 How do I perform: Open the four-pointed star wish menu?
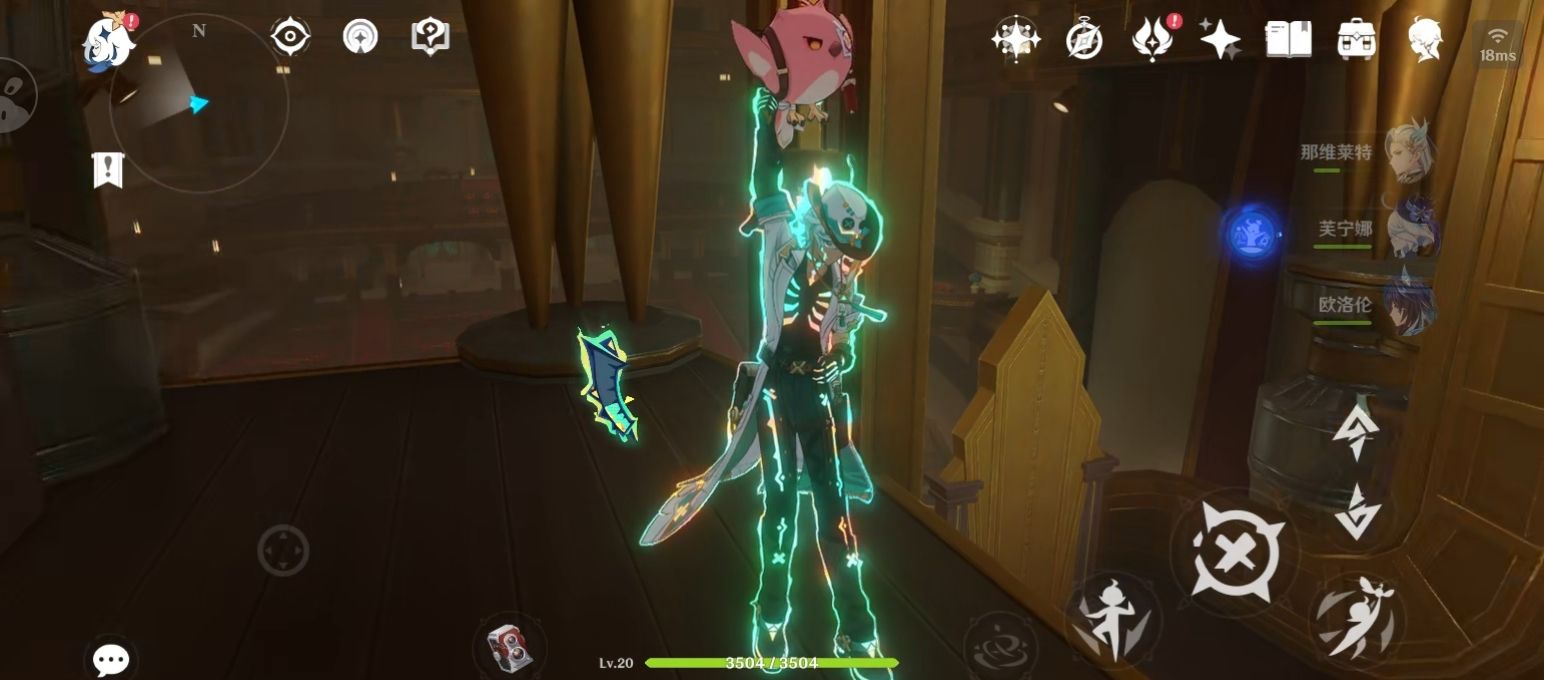click(x=1220, y=40)
